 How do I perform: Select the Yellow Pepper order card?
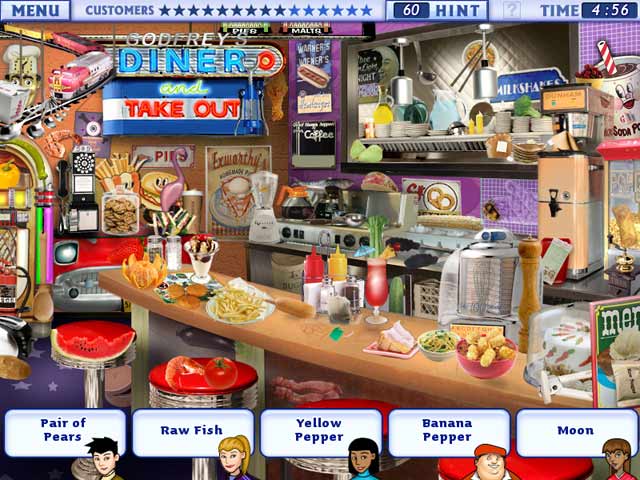[x=319, y=430]
